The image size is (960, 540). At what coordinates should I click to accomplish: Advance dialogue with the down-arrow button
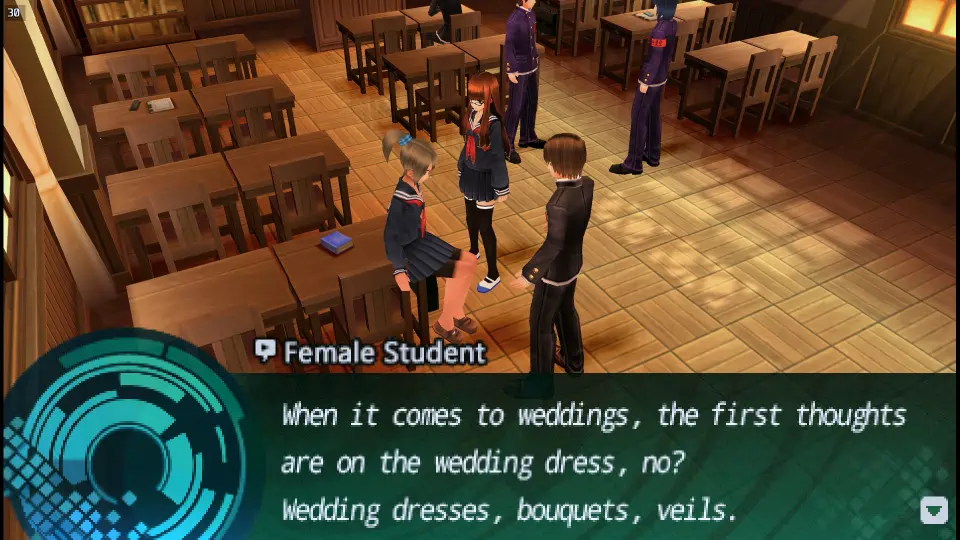[933, 510]
